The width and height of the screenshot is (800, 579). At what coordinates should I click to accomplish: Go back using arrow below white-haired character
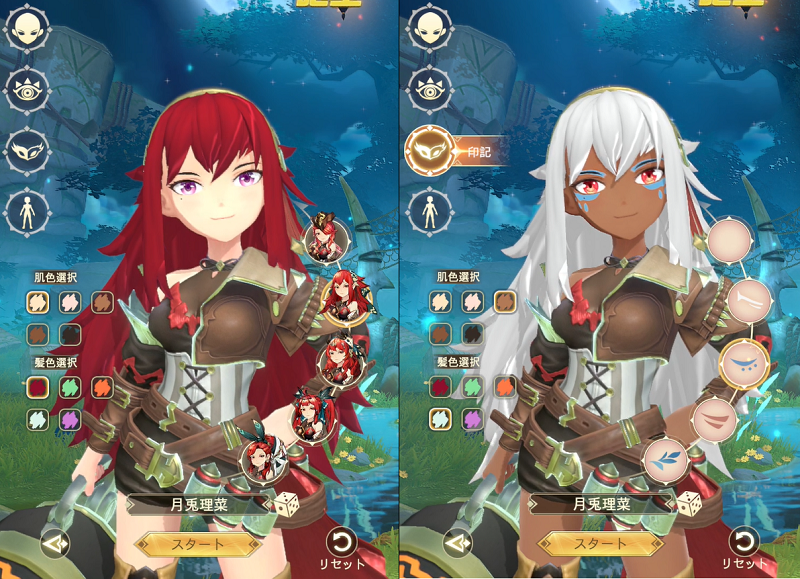coord(457,543)
